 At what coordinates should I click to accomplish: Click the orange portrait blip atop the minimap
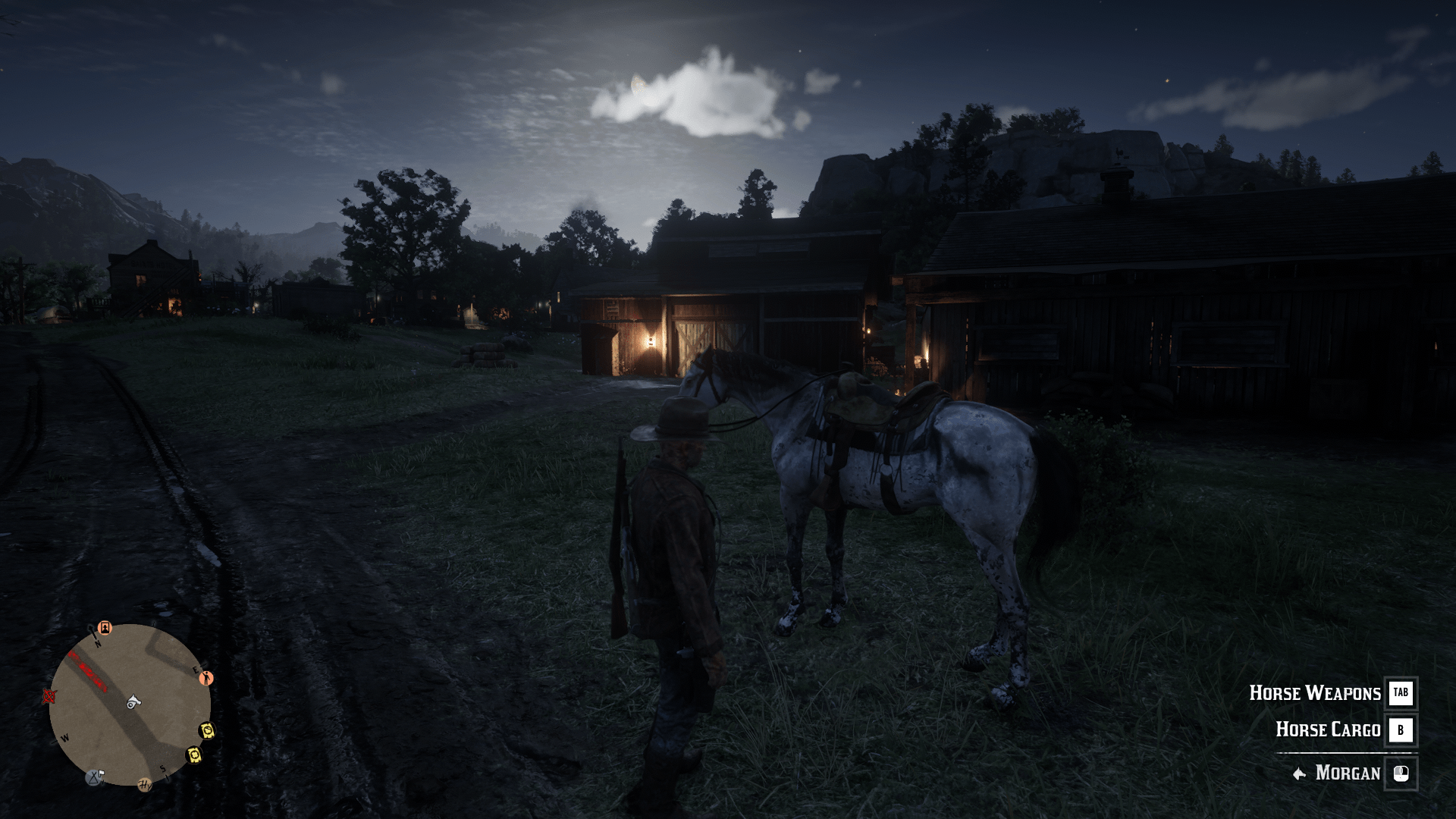point(105,629)
